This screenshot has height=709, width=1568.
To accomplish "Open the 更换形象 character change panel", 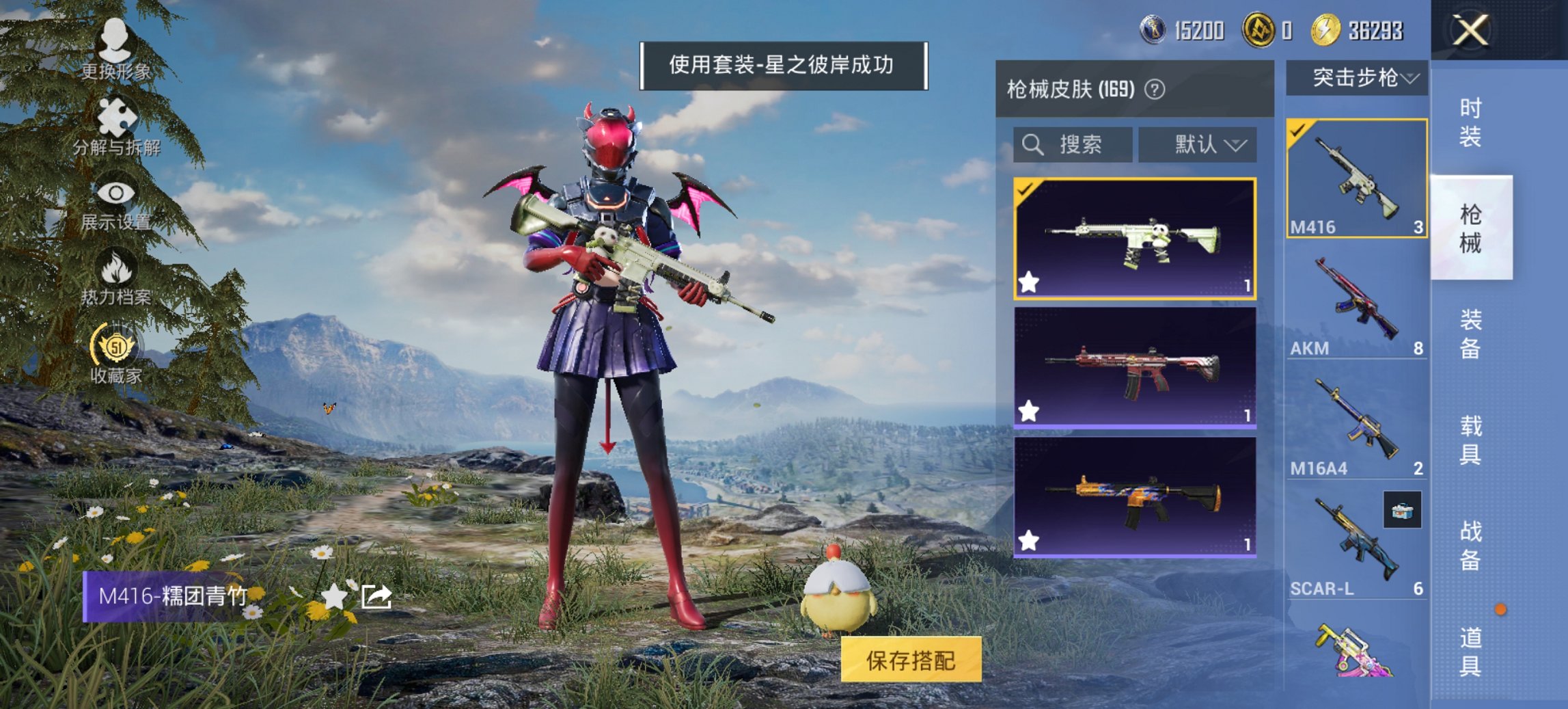I will 116,49.
